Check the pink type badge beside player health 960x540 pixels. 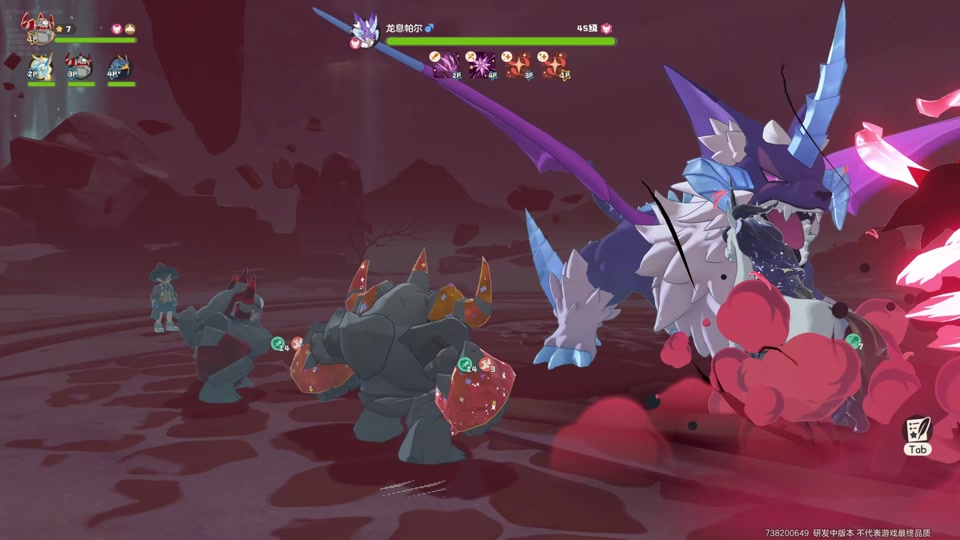pyautogui.click(x=116, y=29)
